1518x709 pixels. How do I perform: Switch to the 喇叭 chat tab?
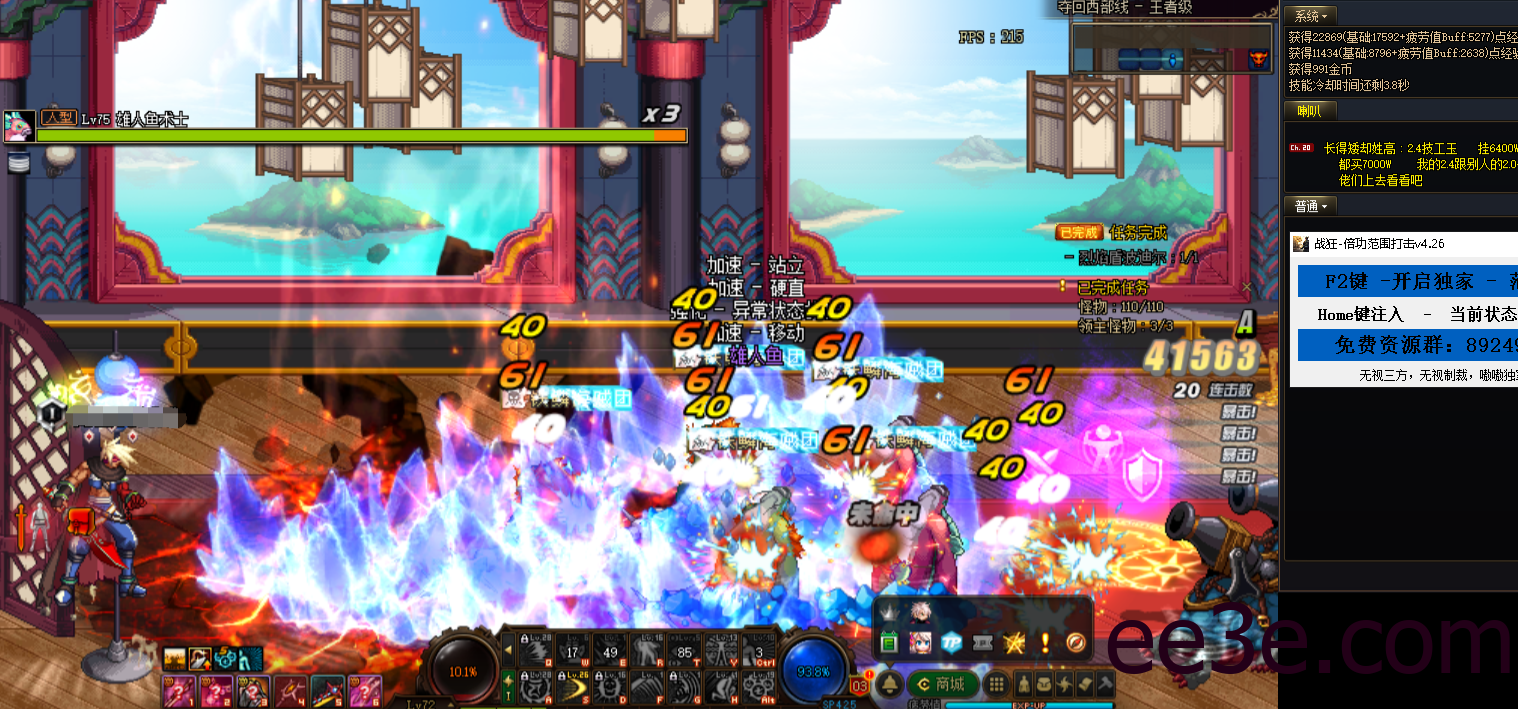(x=1309, y=110)
